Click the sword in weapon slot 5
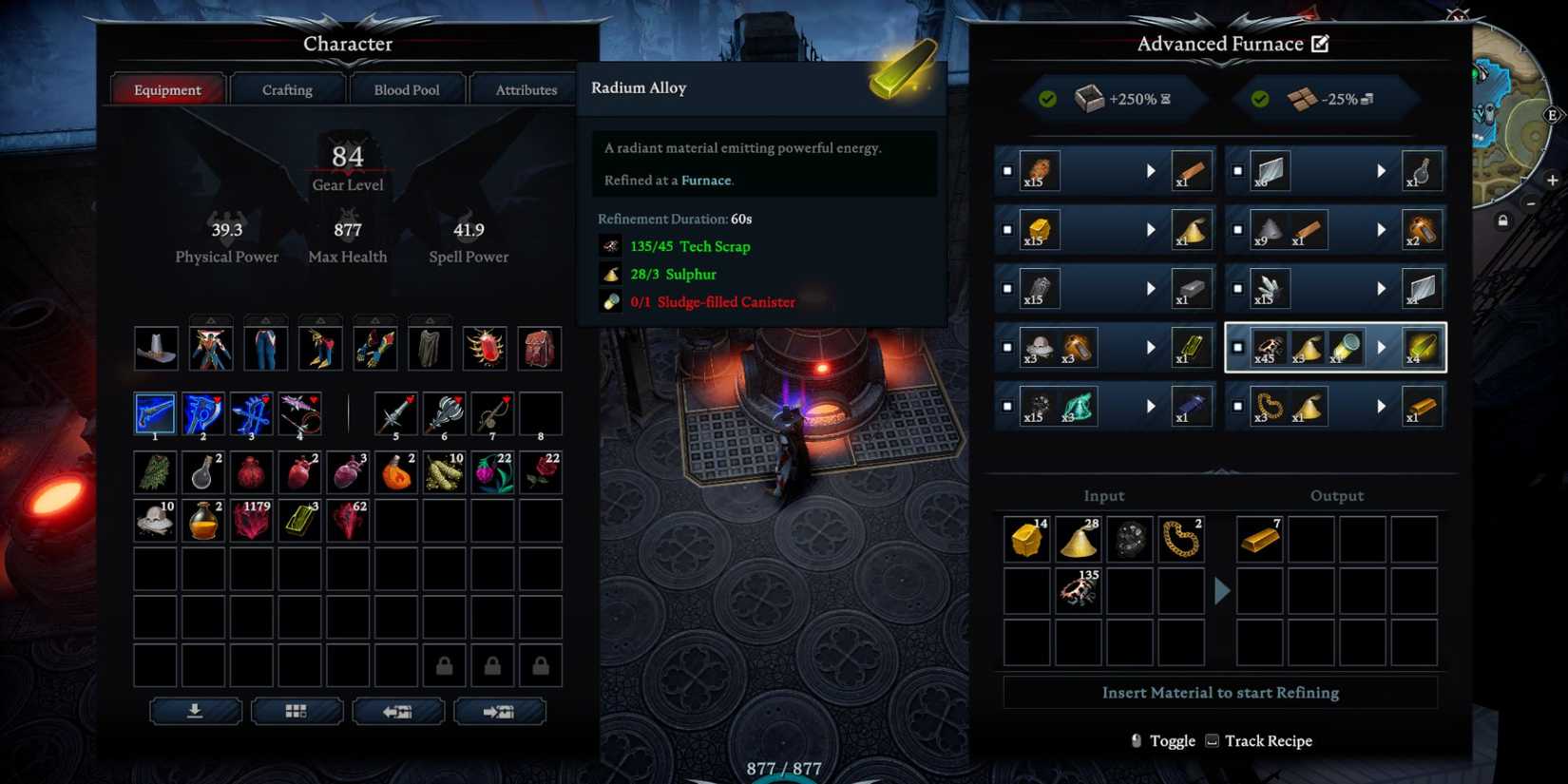Viewport: 1568px width, 784px height. click(x=395, y=412)
